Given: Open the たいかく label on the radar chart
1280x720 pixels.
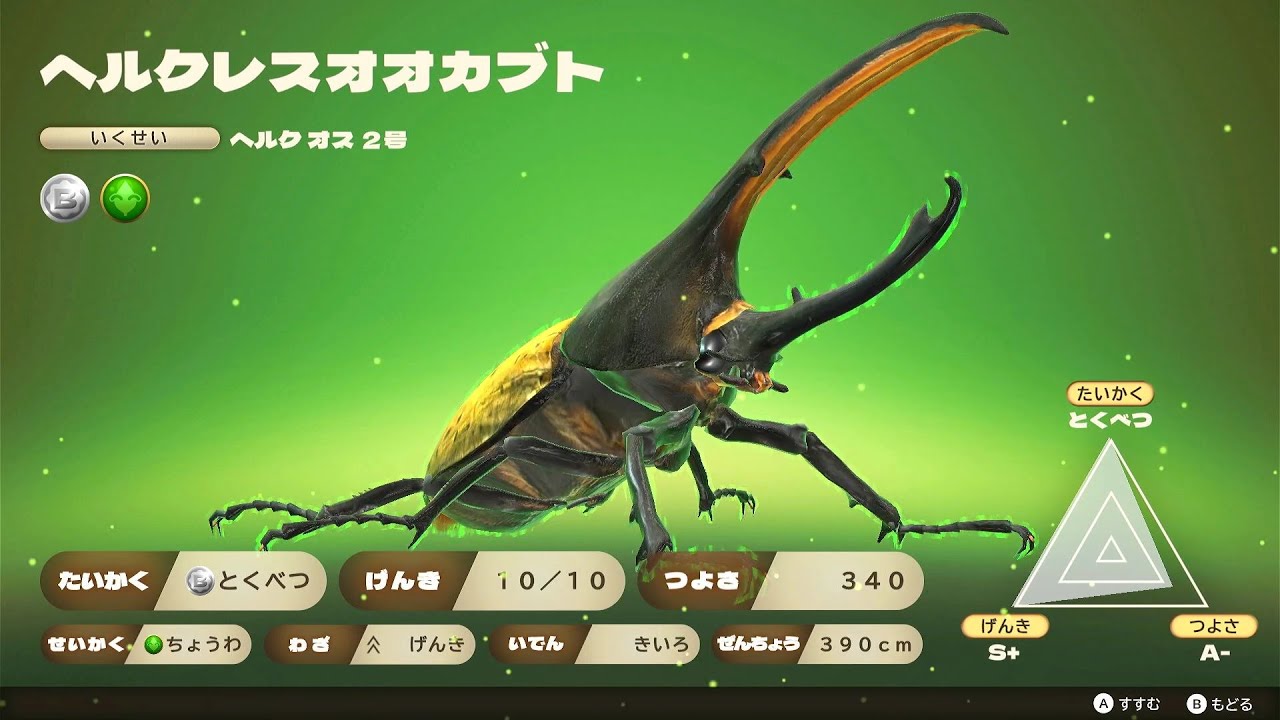Looking at the screenshot, I should (1113, 393).
